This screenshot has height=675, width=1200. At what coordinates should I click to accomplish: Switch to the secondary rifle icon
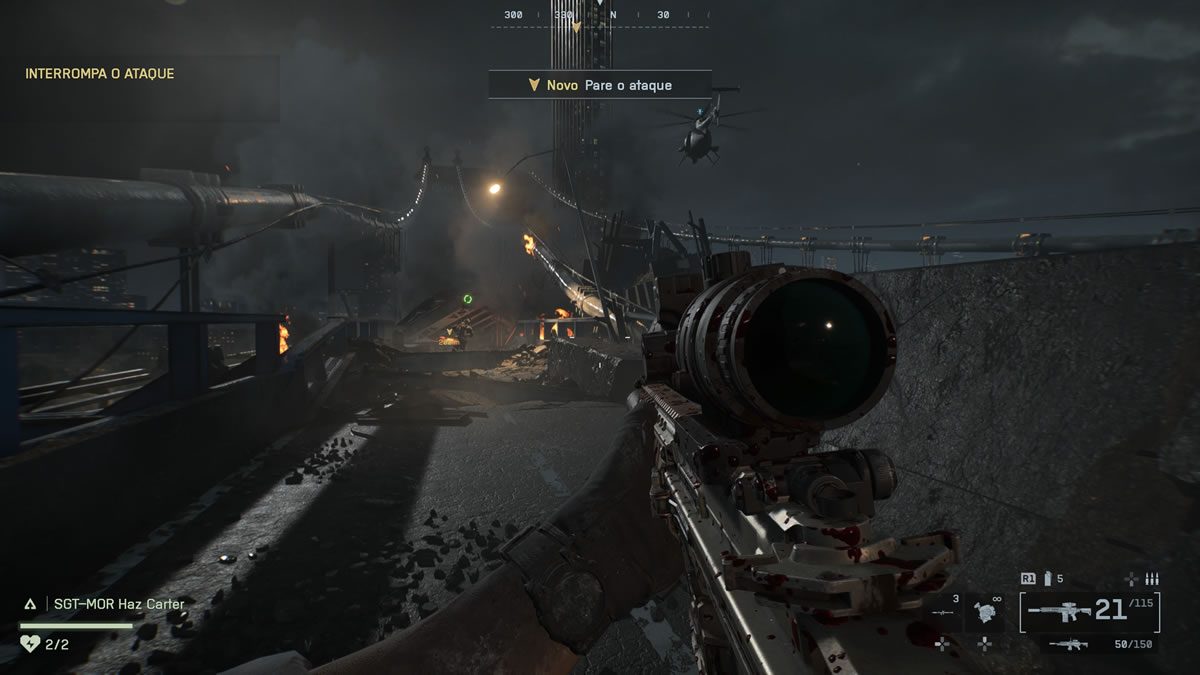point(1068,645)
